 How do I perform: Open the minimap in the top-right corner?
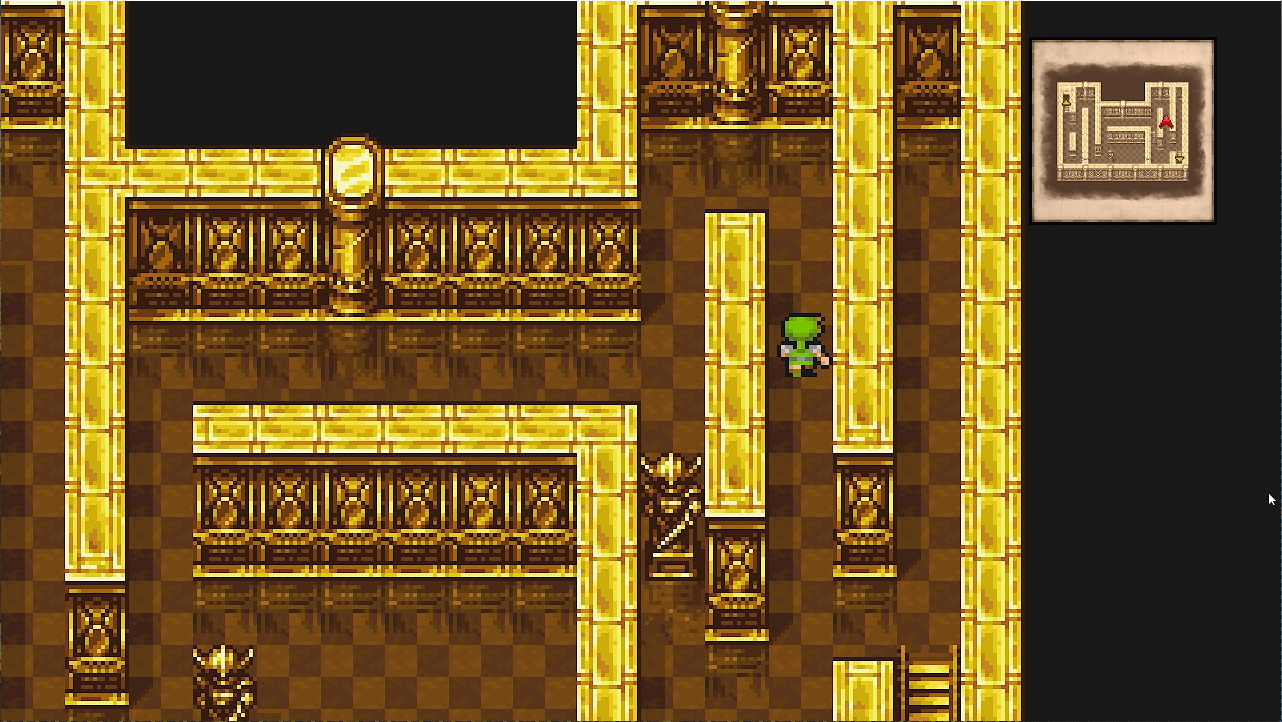tap(1122, 130)
